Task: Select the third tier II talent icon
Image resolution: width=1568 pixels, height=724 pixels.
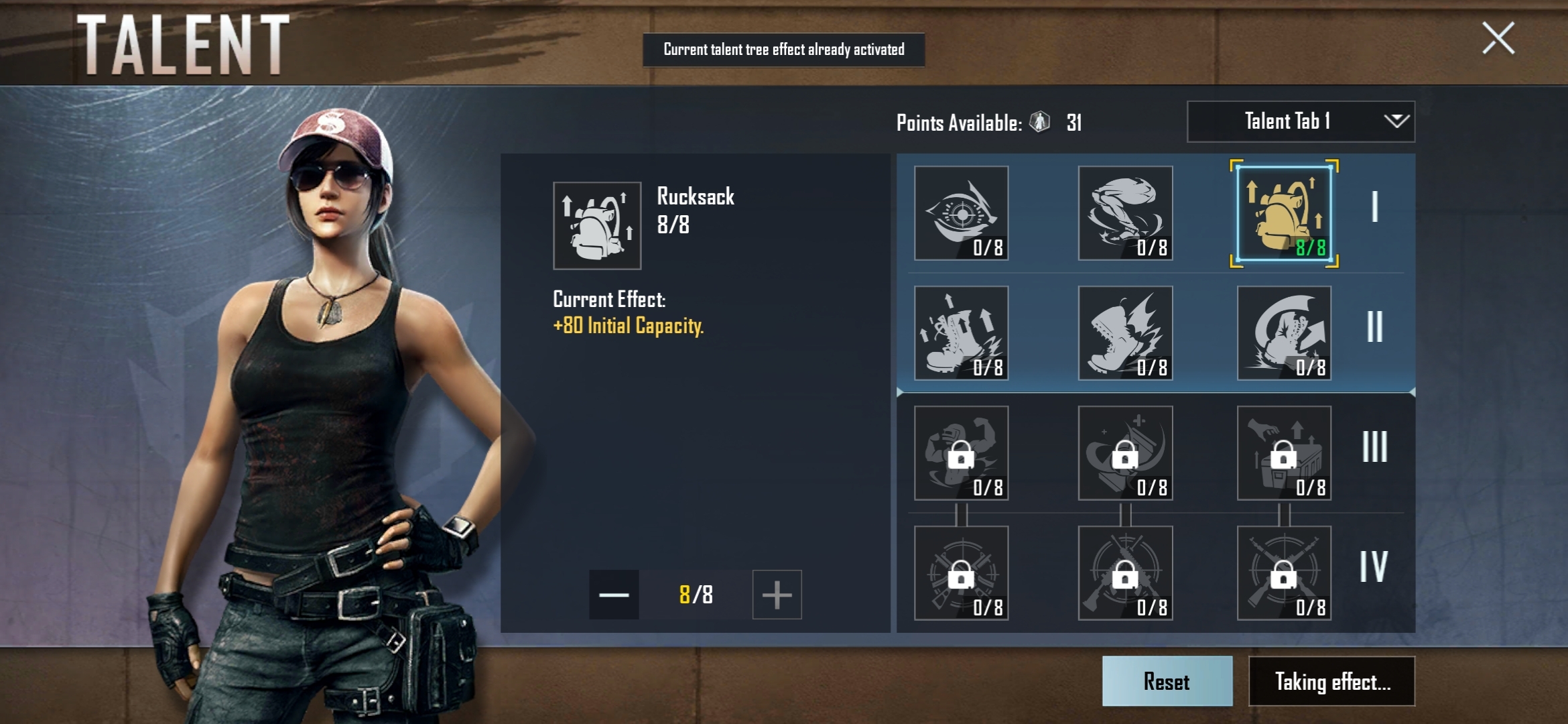Action: point(1284,333)
